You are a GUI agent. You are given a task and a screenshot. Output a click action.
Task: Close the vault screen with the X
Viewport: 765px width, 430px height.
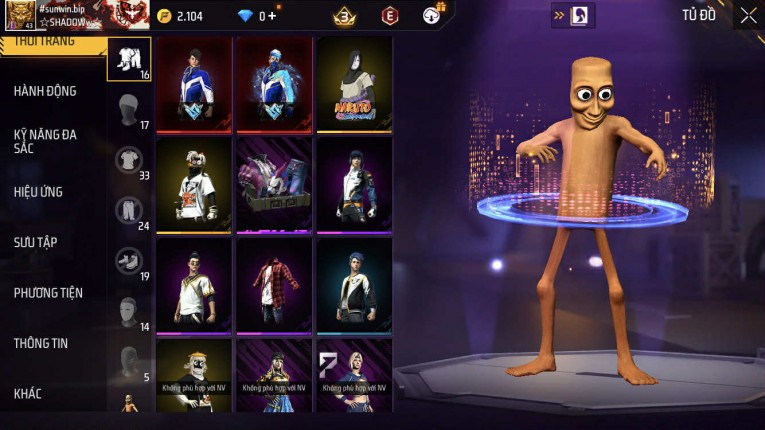pyautogui.click(x=748, y=15)
